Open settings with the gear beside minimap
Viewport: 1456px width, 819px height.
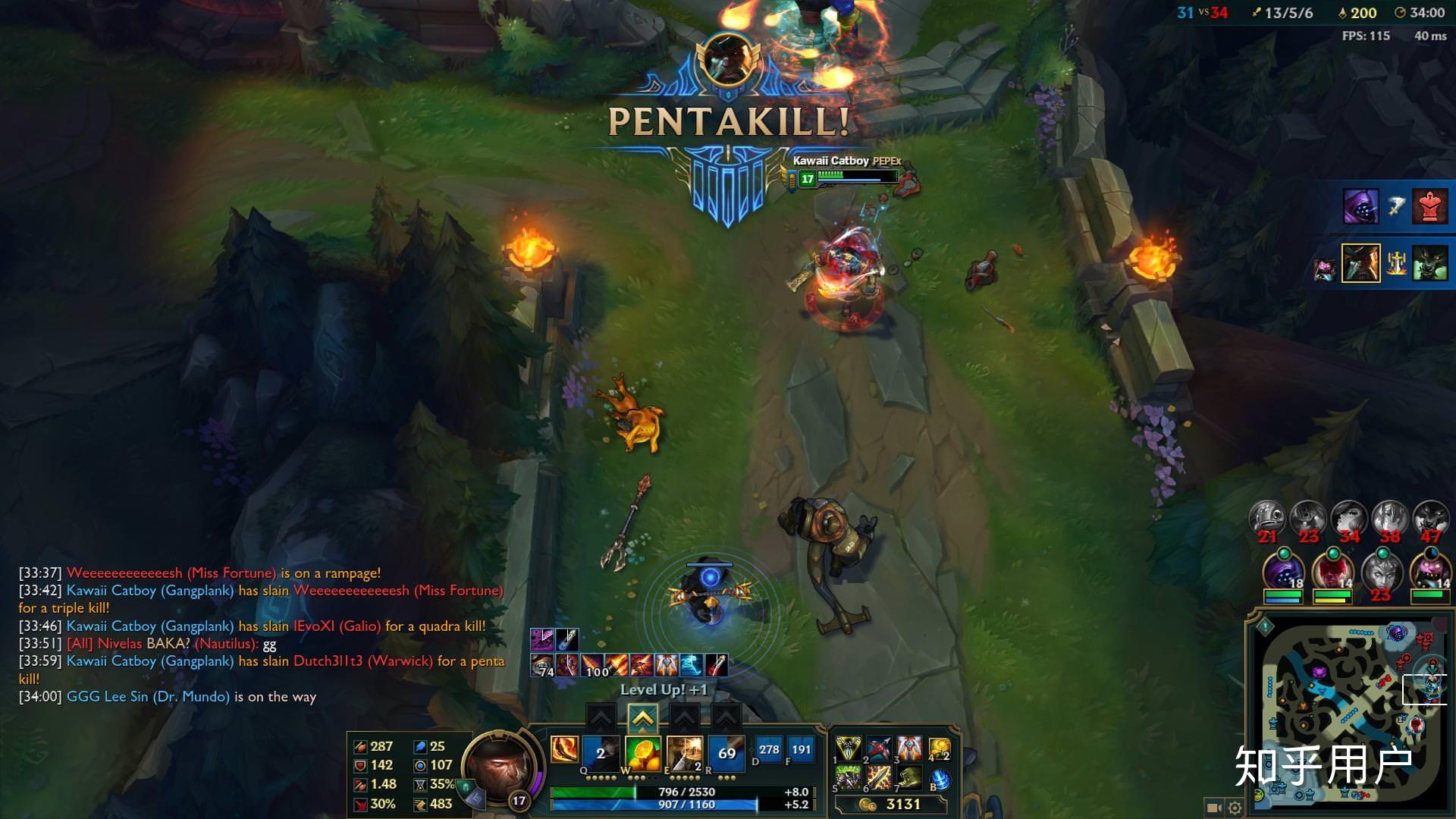(x=1235, y=808)
